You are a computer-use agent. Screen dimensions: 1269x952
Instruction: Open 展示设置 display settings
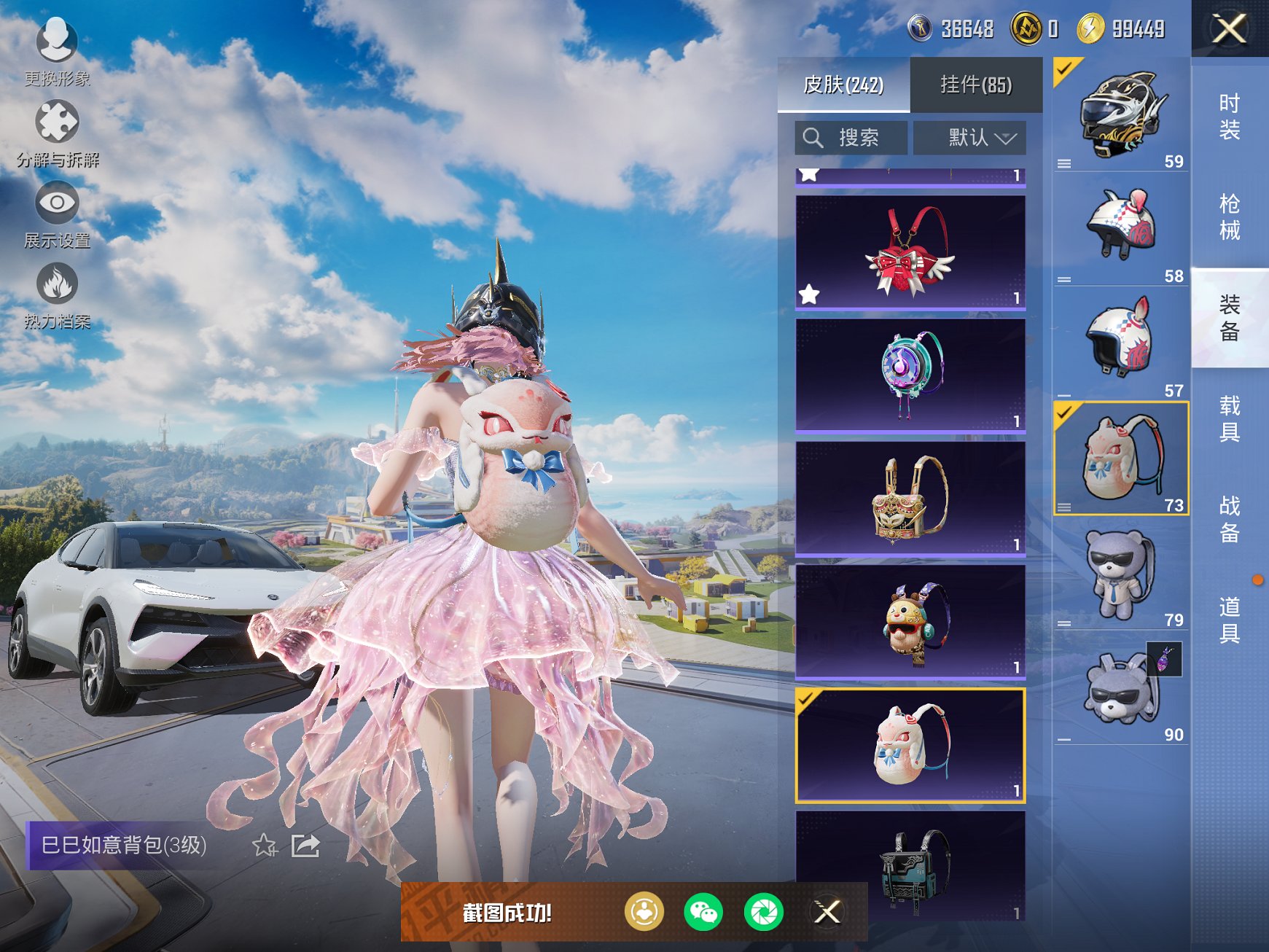point(57,214)
